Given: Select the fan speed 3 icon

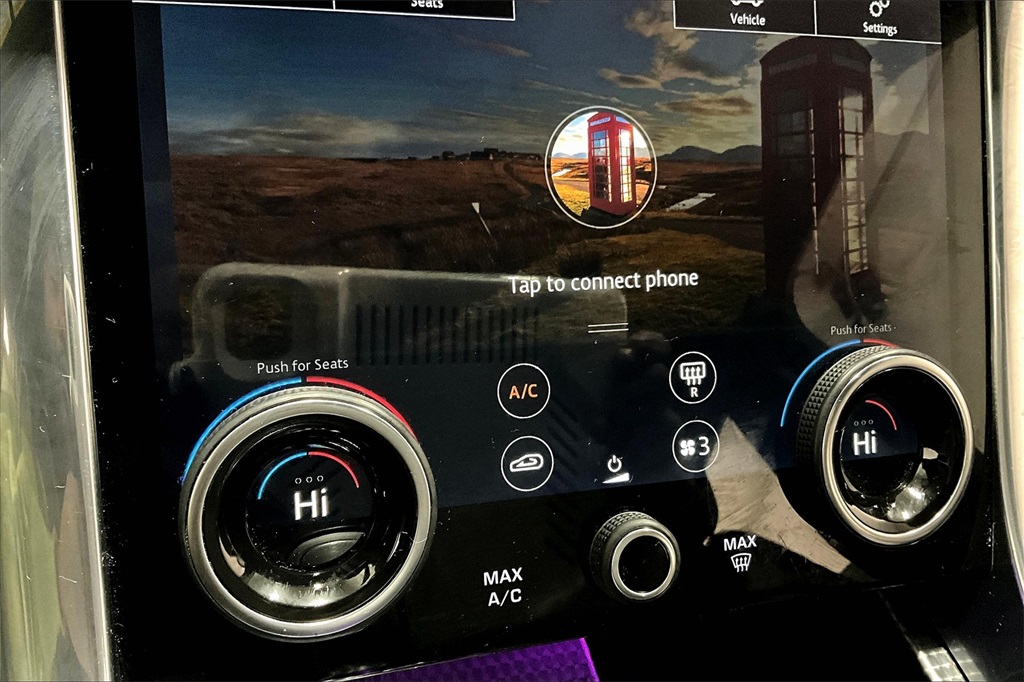Looking at the screenshot, I should (x=694, y=447).
